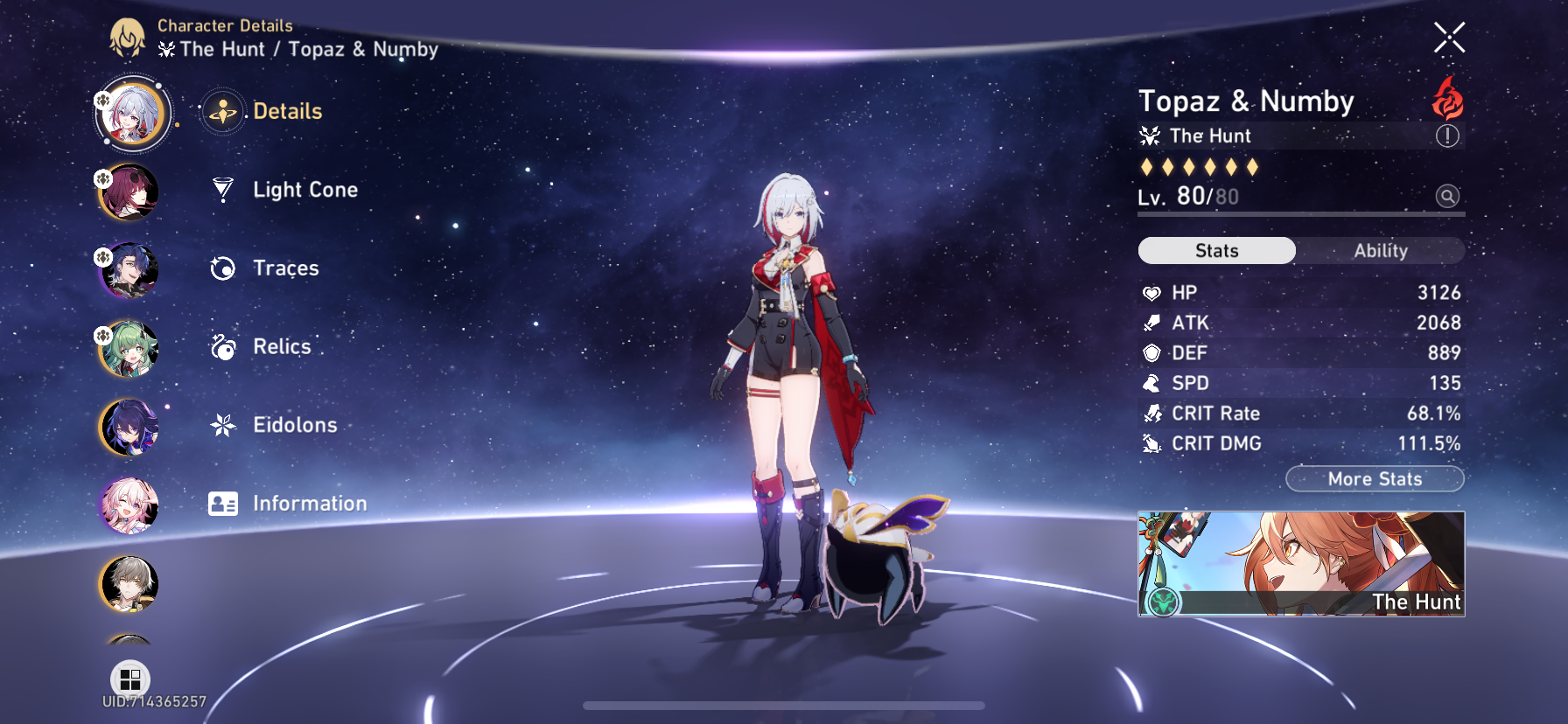The width and height of the screenshot is (1568, 724).
Task: Click the magnifier icon next to Lv. 80
Action: click(x=1446, y=197)
